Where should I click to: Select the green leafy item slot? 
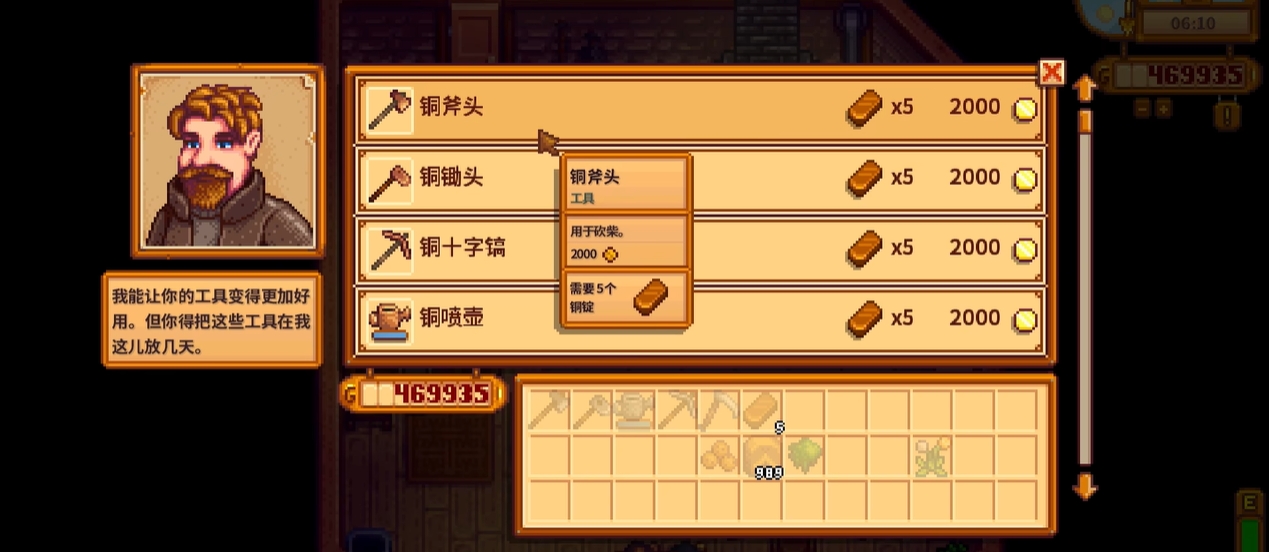(x=803, y=456)
